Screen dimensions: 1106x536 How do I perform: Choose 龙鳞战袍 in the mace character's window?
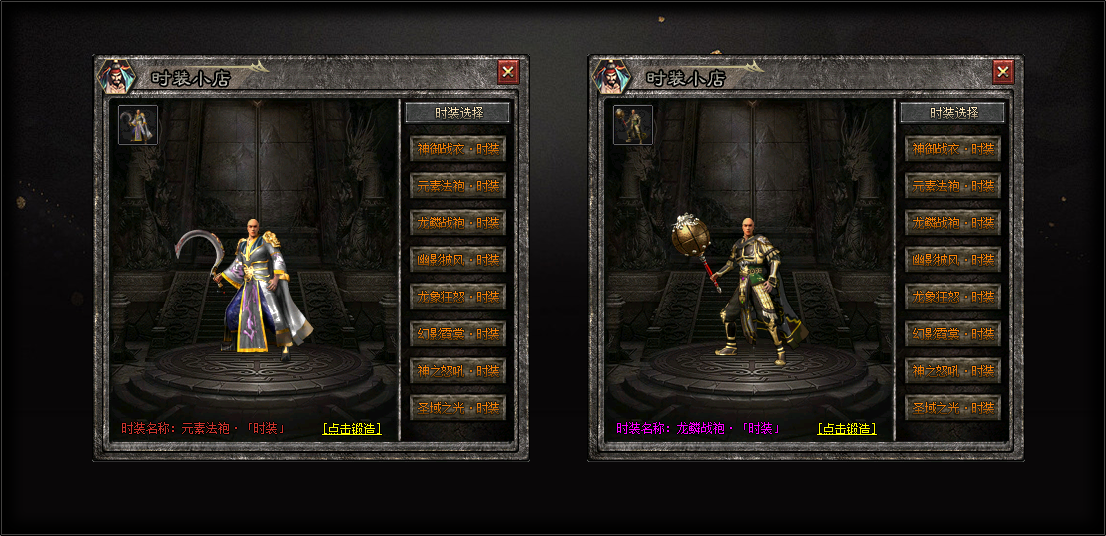pyautogui.click(x=953, y=223)
